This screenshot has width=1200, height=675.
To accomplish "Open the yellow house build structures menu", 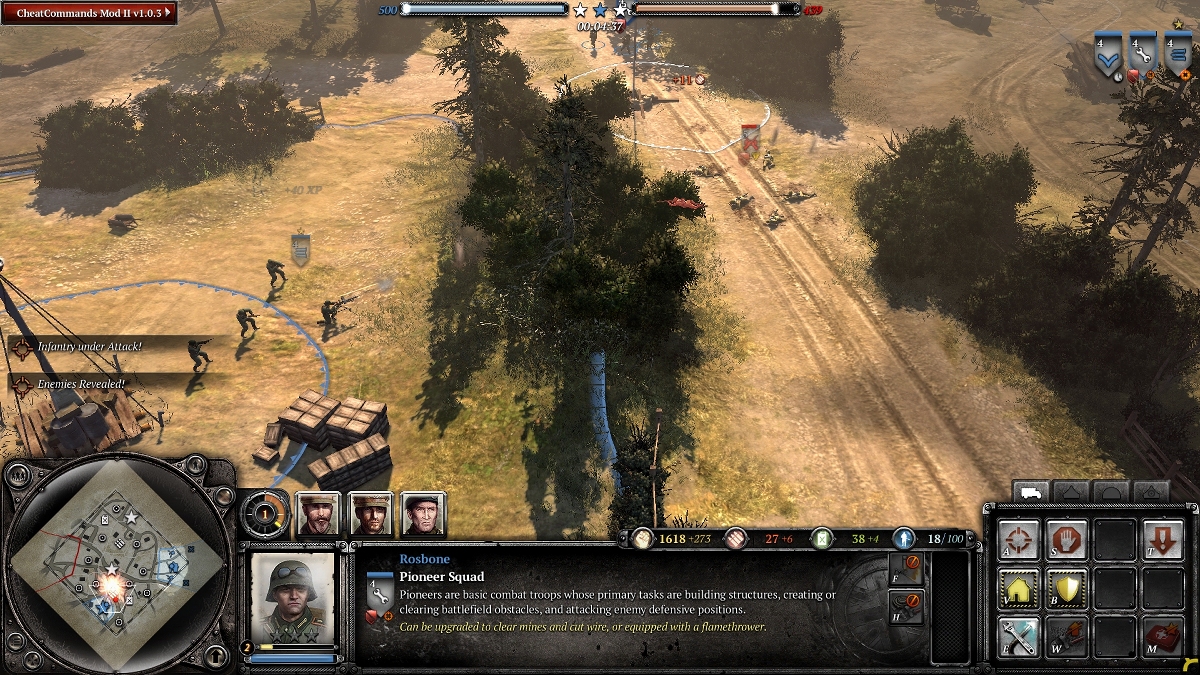I will (x=1018, y=589).
